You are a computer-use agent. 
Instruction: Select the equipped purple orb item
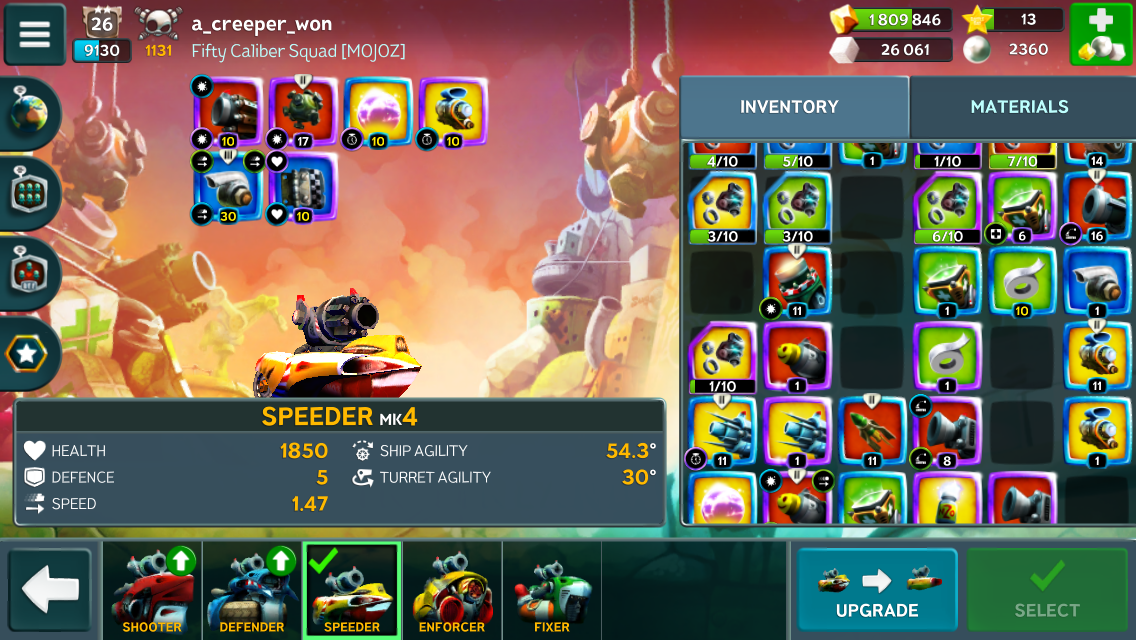pyautogui.click(x=376, y=109)
